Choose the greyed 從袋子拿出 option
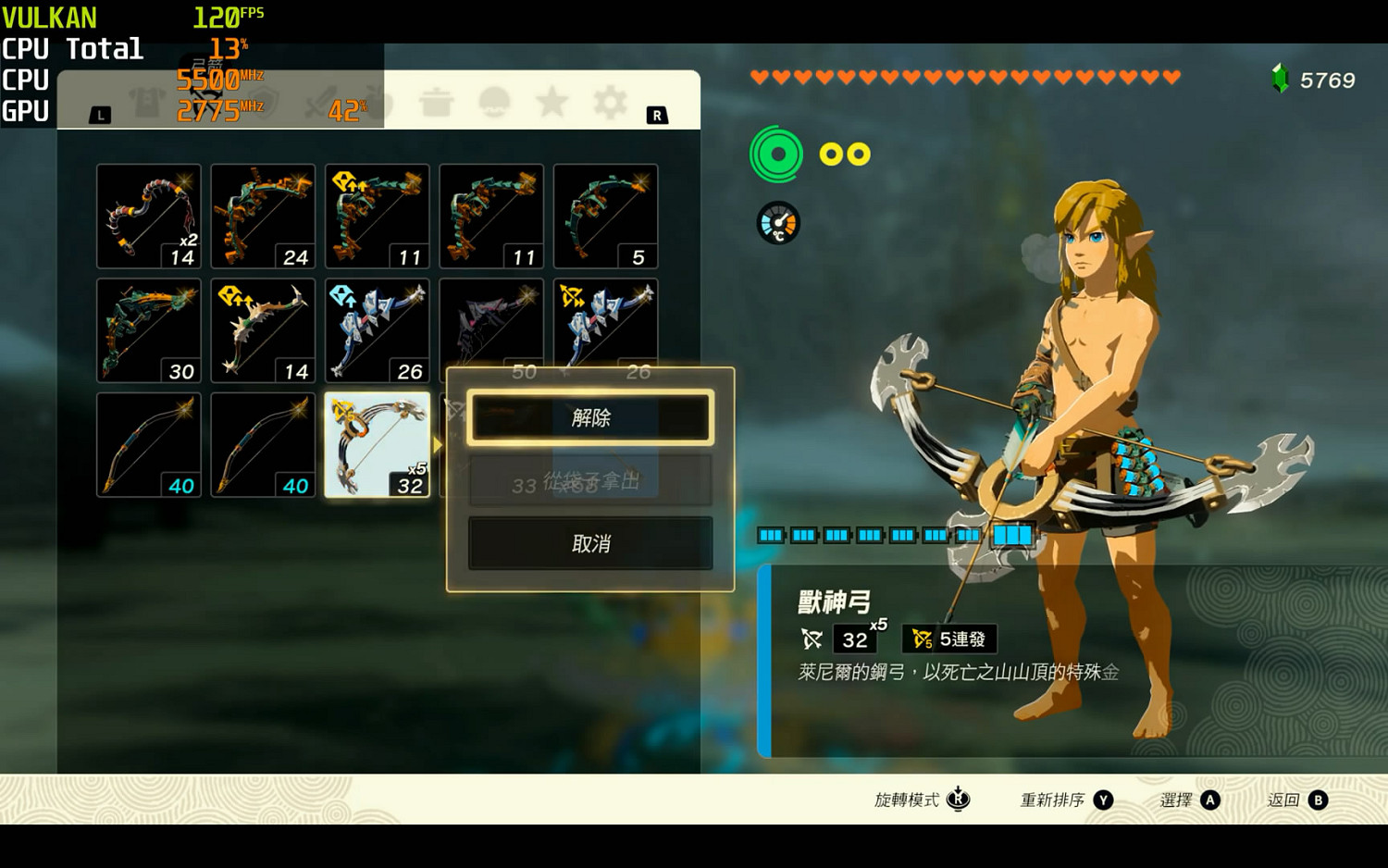 pyautogui.click(x=590, y=481)
